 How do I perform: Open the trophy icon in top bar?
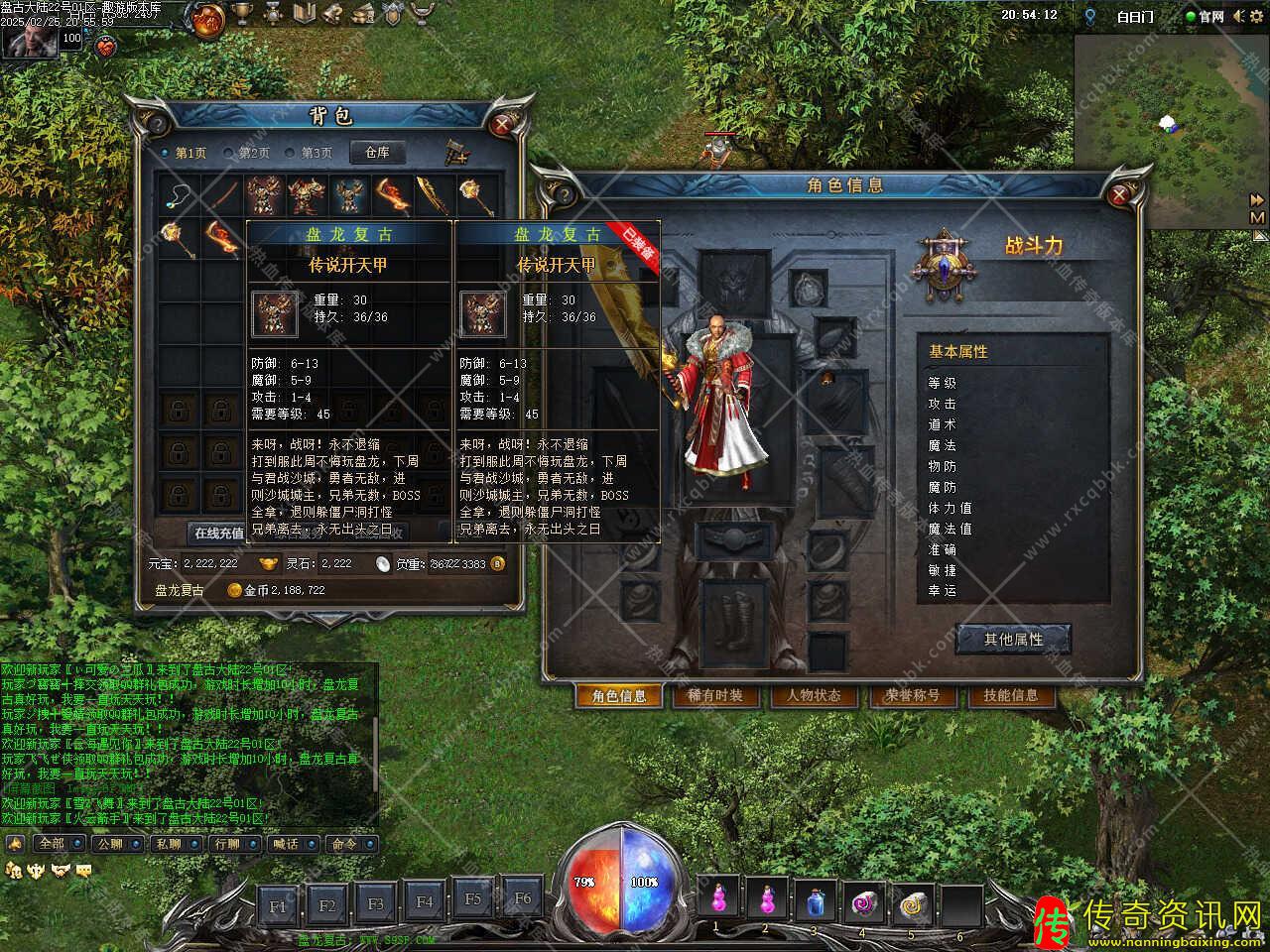coord(242,14)
